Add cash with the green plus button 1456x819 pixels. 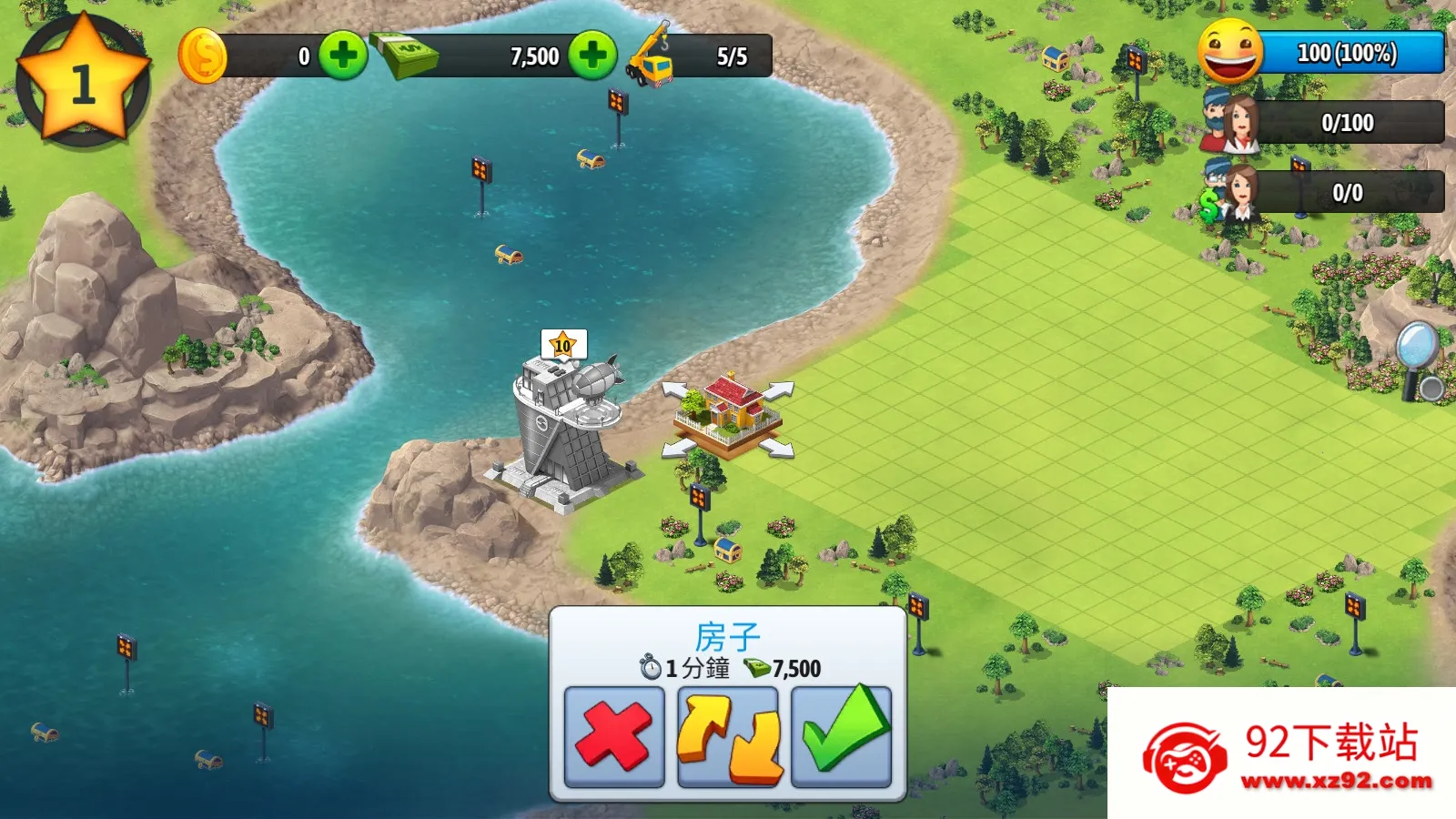[592, 56]
